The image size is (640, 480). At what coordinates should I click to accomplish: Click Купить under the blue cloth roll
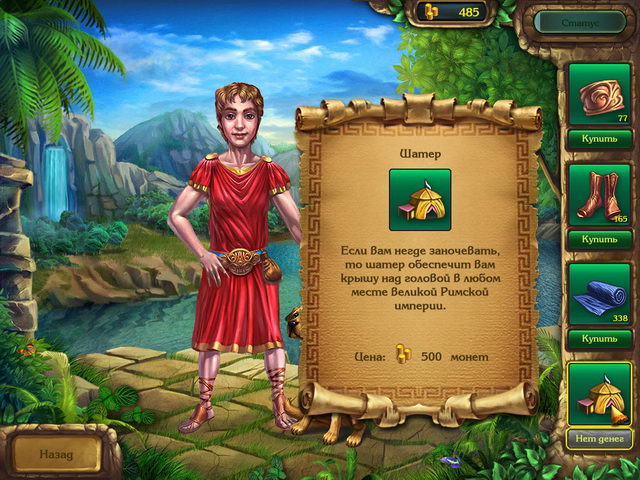[599, 339]
